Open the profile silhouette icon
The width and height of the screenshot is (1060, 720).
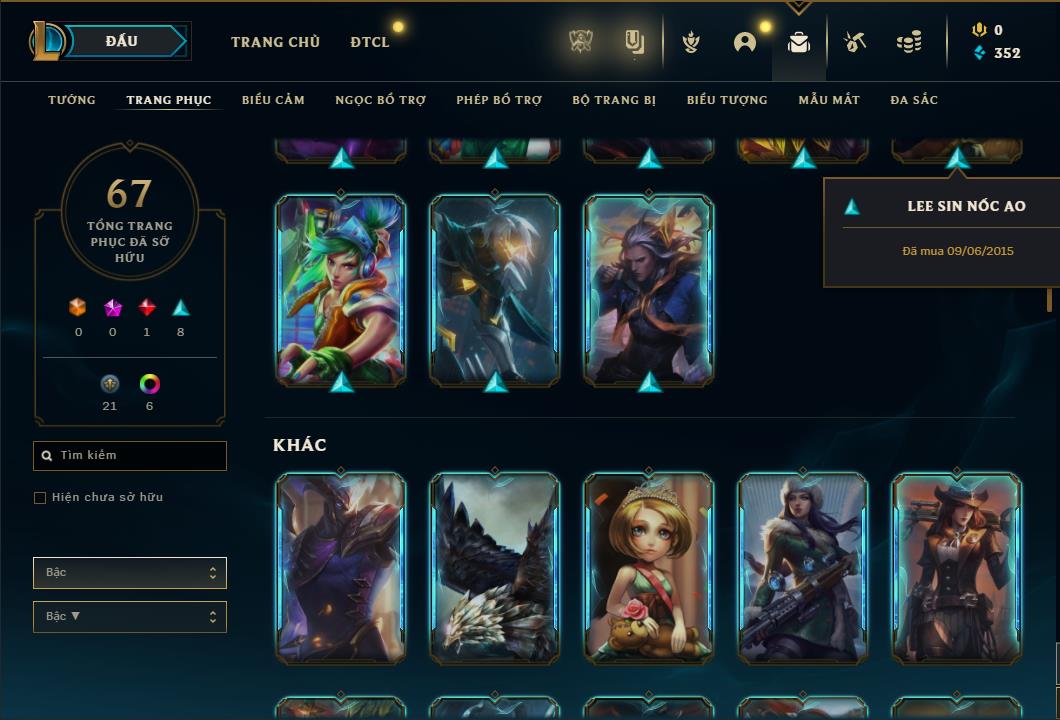click(745, 42)
